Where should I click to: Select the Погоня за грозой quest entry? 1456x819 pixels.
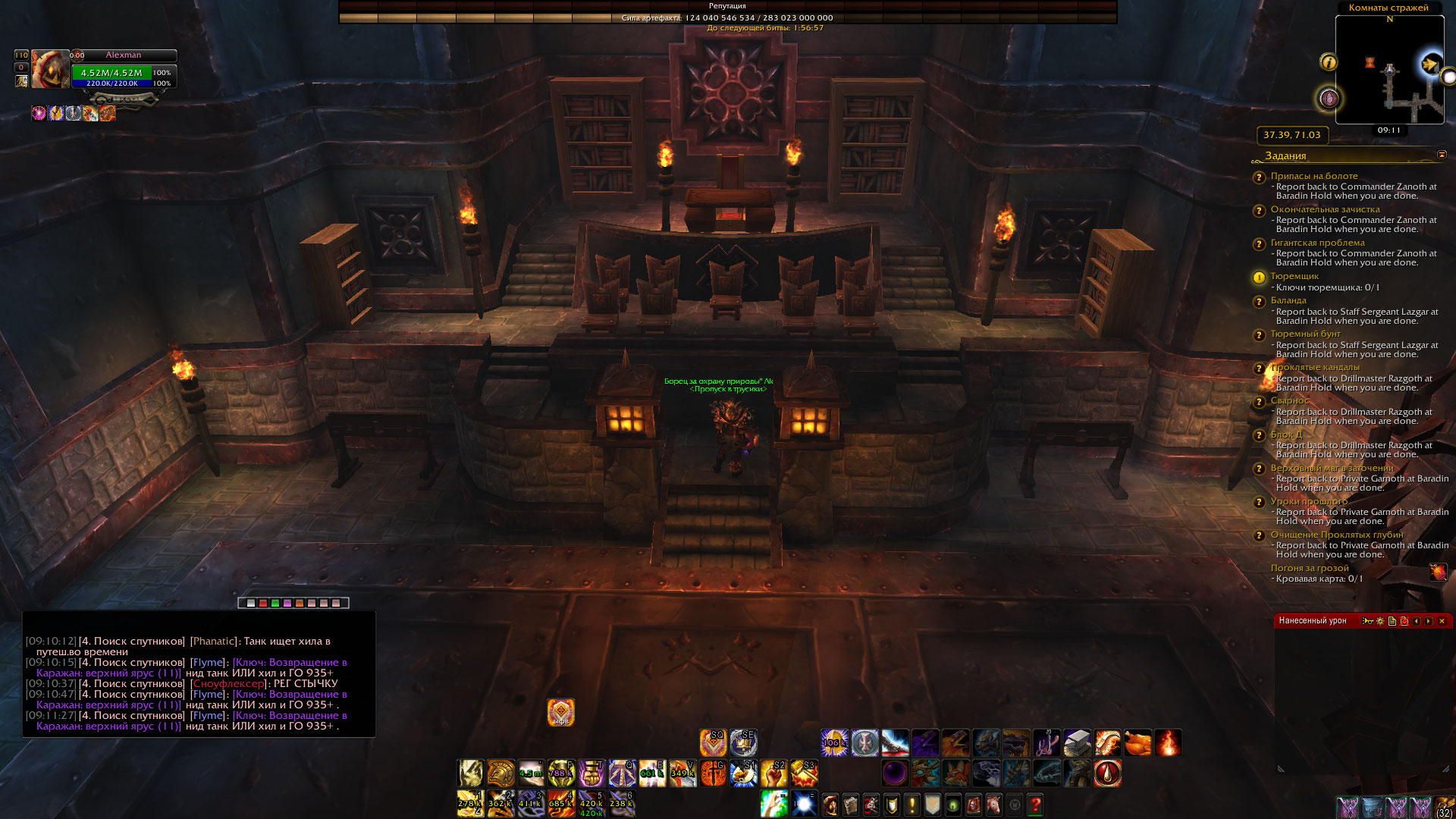click(x=1310, y=568)
